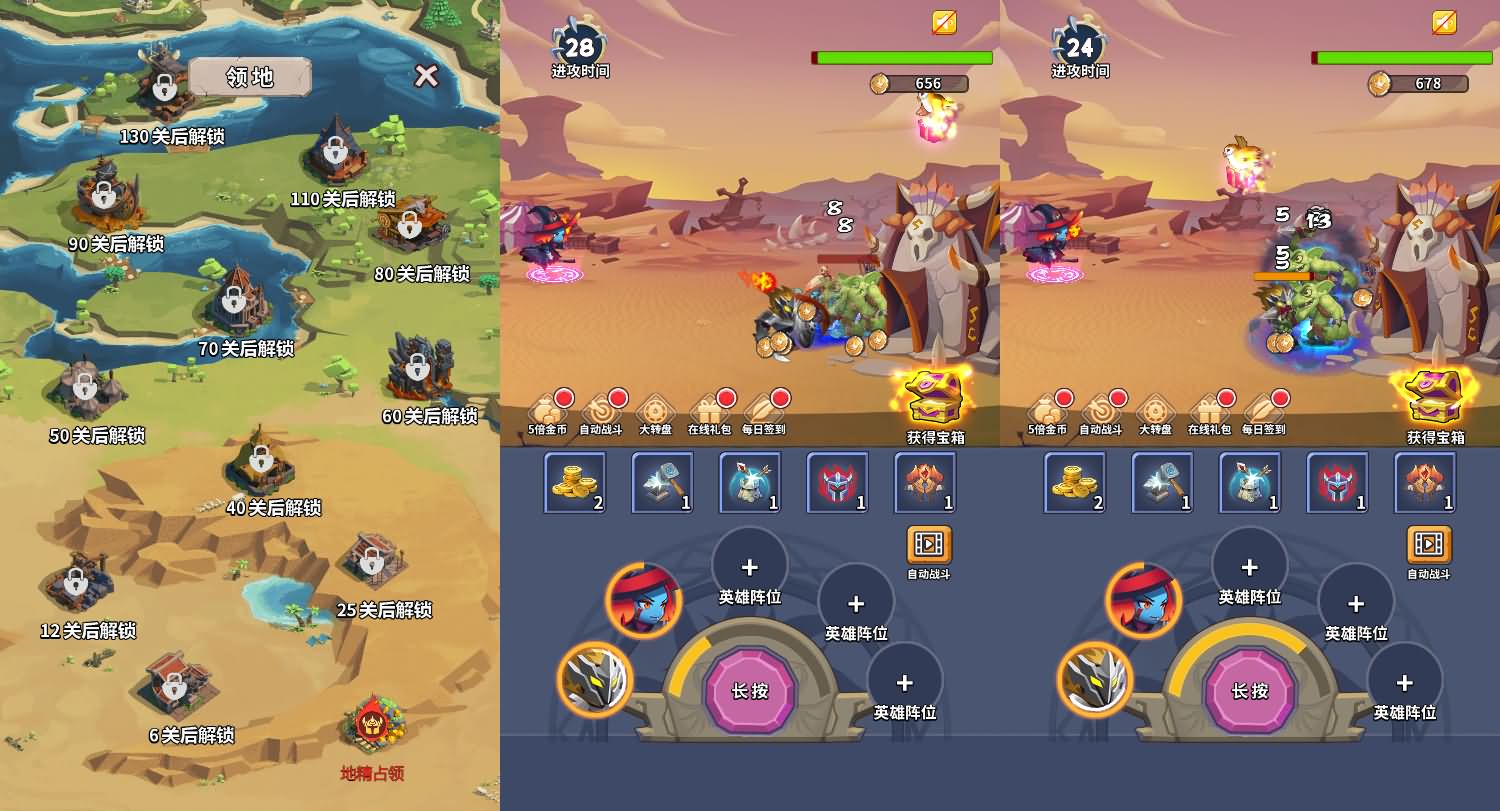1500x811 pixels.
Task: Click the 60关后解锁 territory building
Action: coord(417,365)
